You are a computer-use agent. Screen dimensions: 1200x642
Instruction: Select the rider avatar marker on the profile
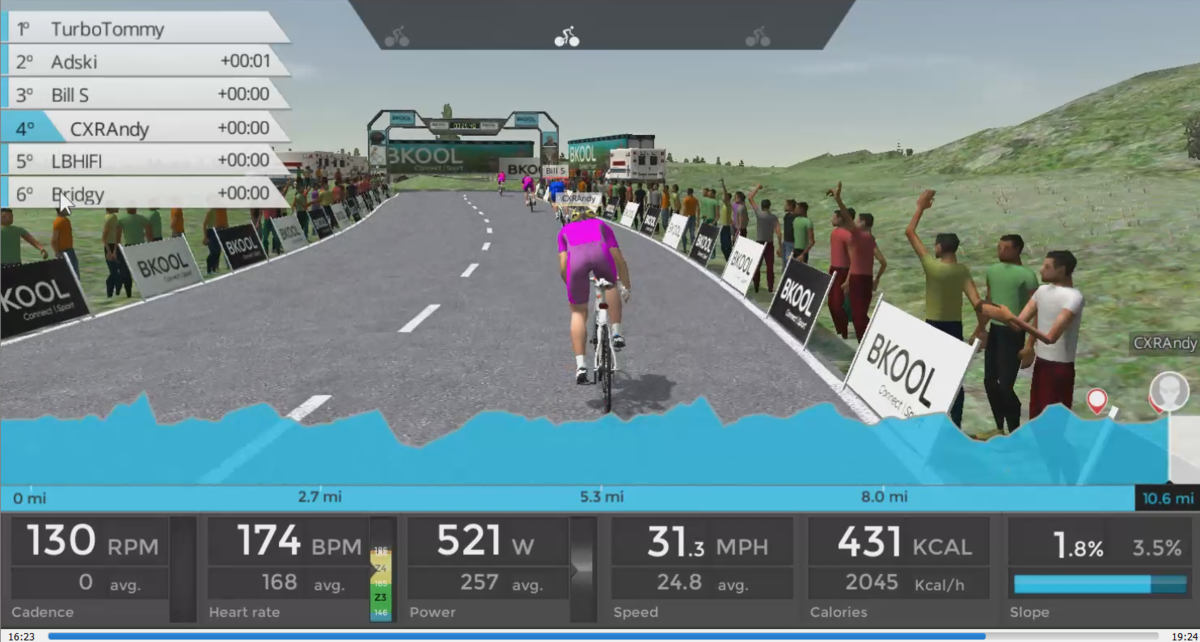(x=1168, y=390)
